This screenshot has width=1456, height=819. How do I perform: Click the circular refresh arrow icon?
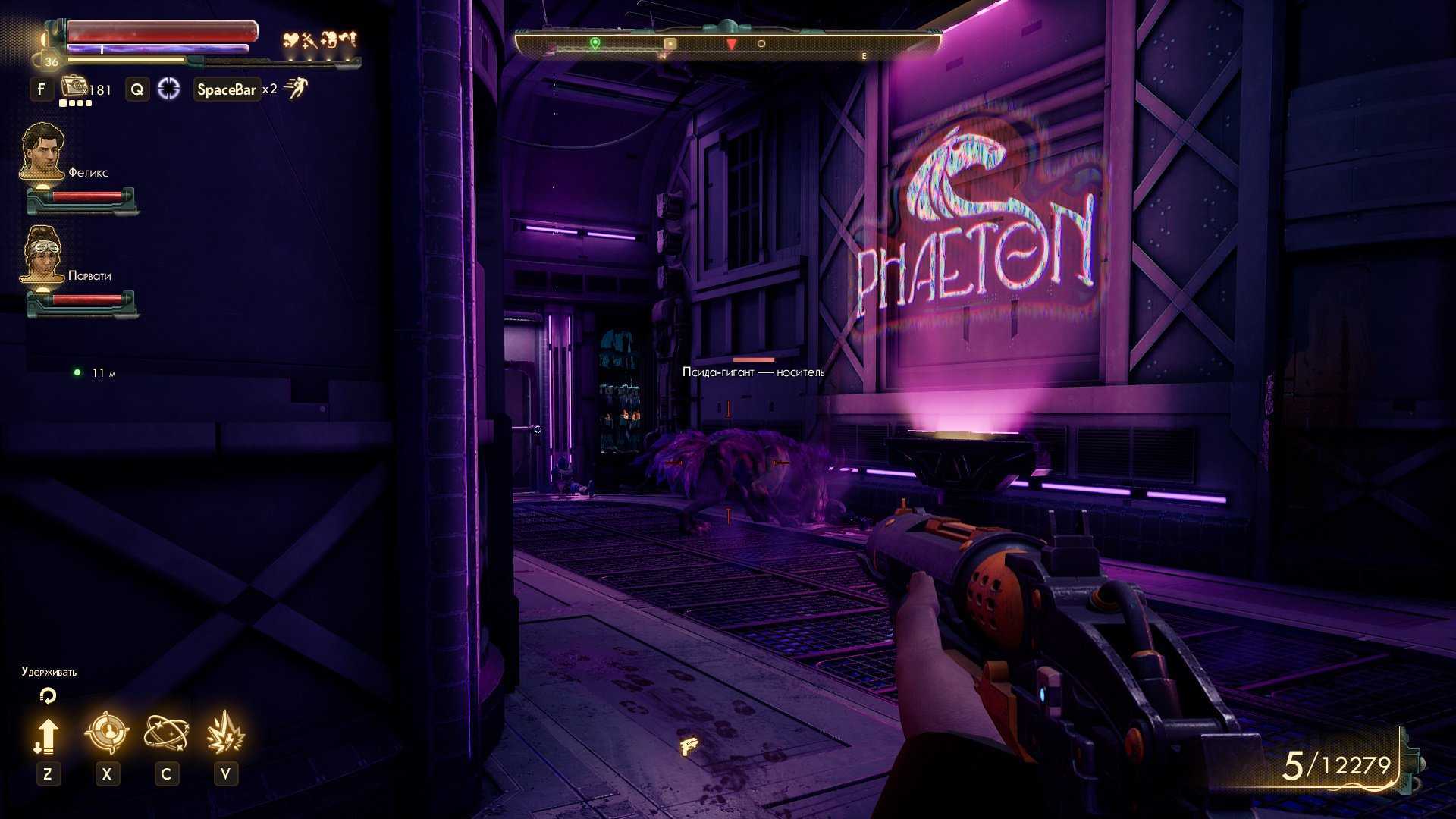48,695
